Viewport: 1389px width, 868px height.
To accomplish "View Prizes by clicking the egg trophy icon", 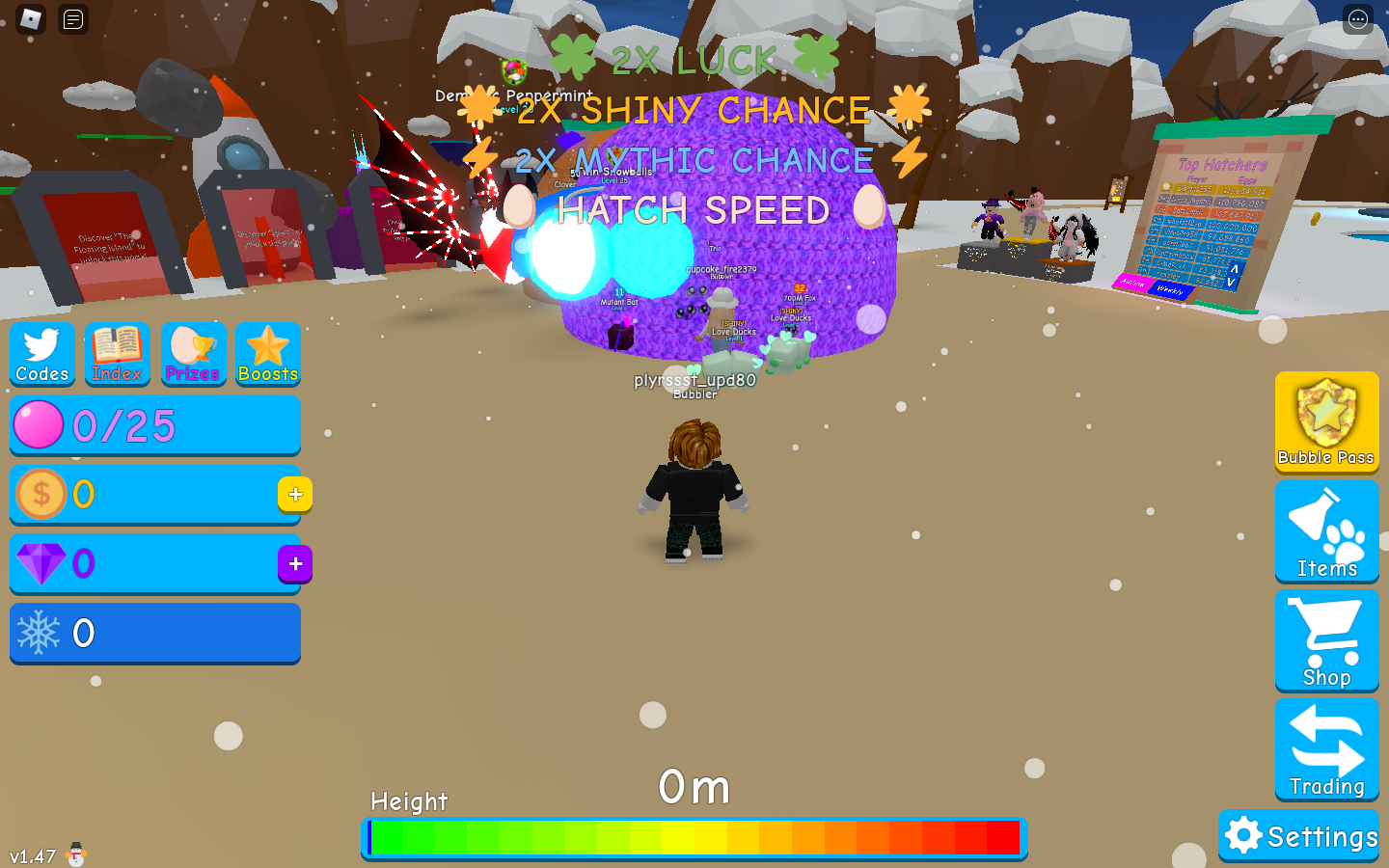I will point(192,354).
